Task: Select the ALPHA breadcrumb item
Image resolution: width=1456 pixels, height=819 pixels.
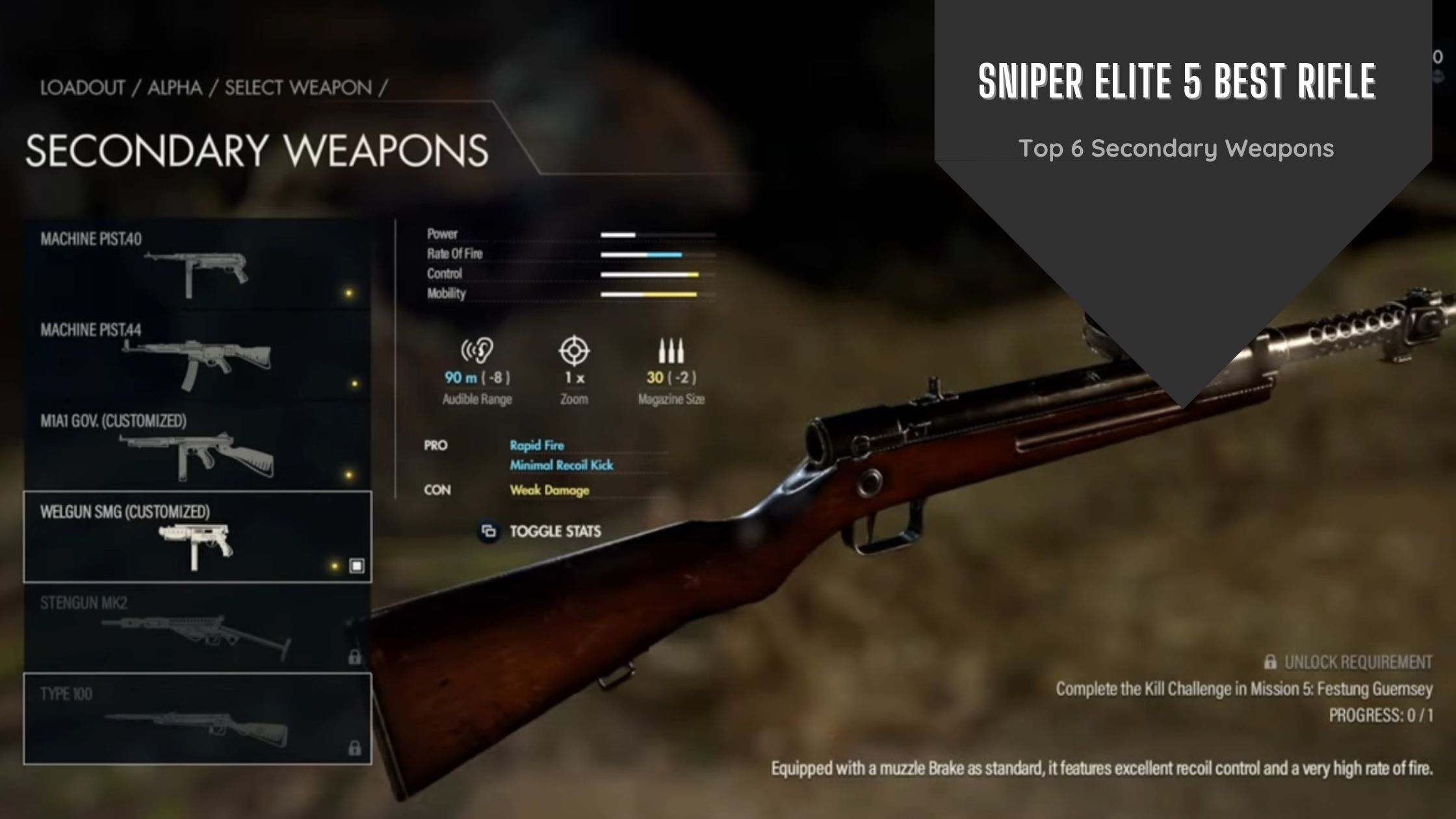Action: (x=174, y=87)
